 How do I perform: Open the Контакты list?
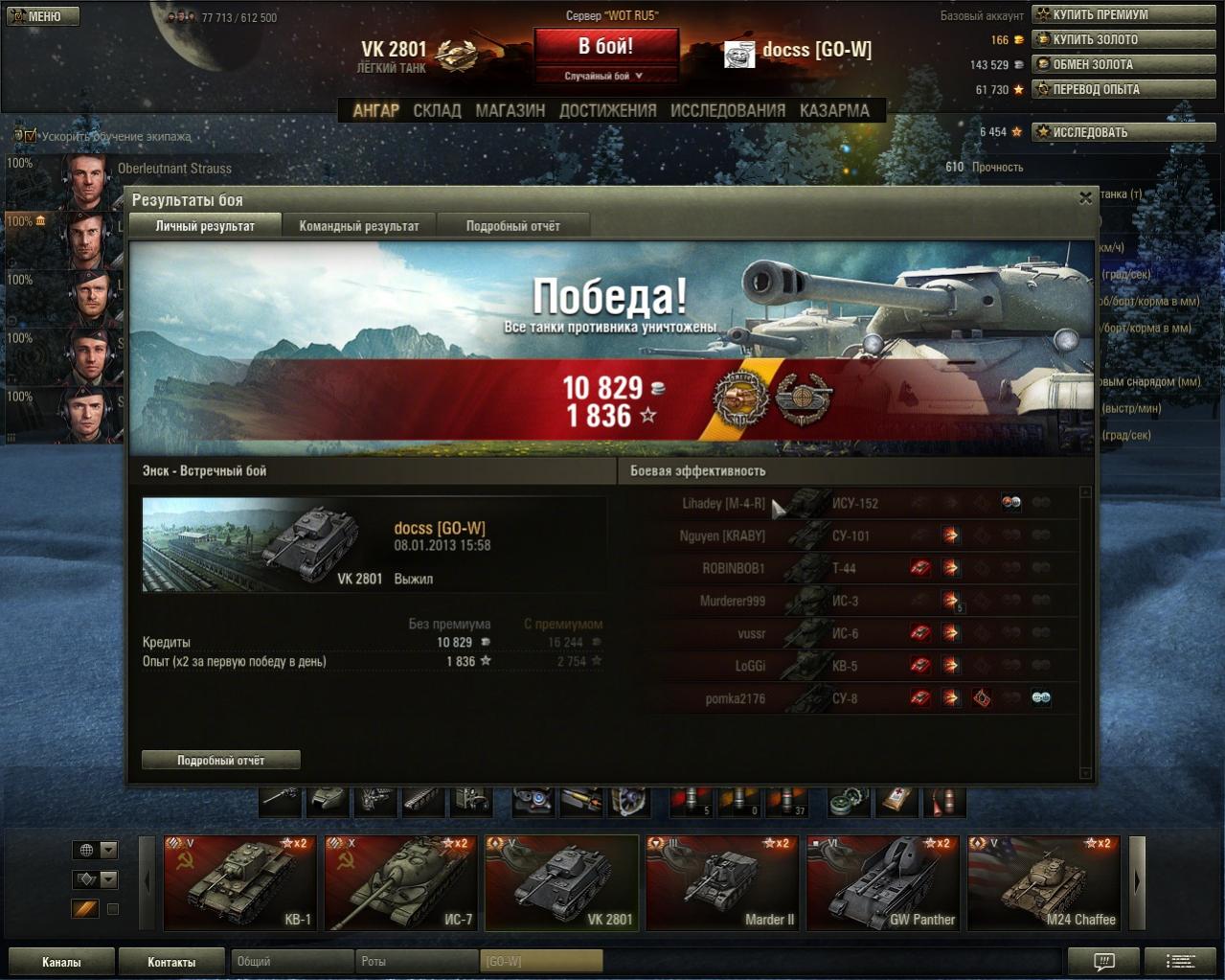tap(170, 962)
